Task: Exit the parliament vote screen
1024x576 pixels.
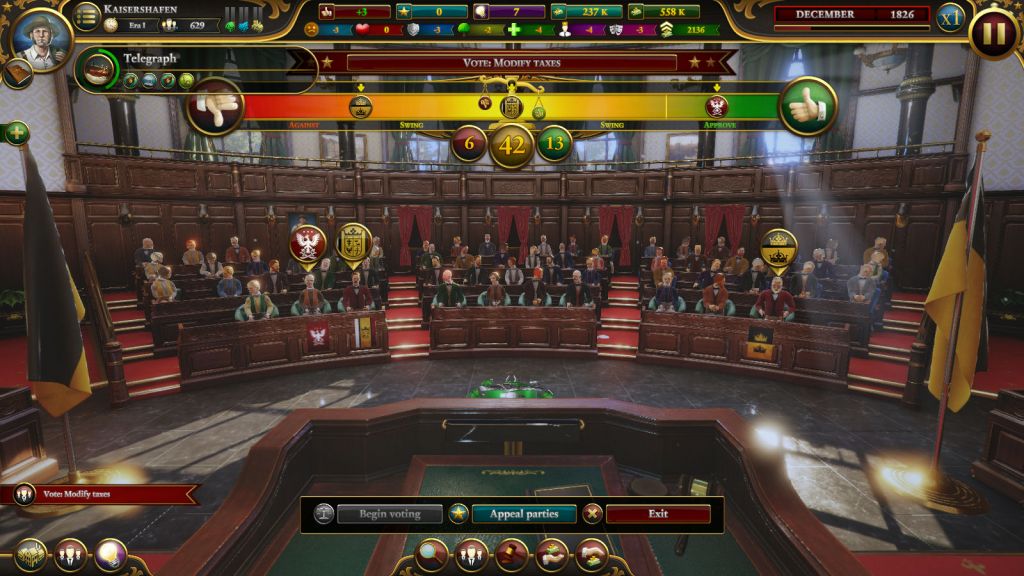Action: (x=657, y=514)
